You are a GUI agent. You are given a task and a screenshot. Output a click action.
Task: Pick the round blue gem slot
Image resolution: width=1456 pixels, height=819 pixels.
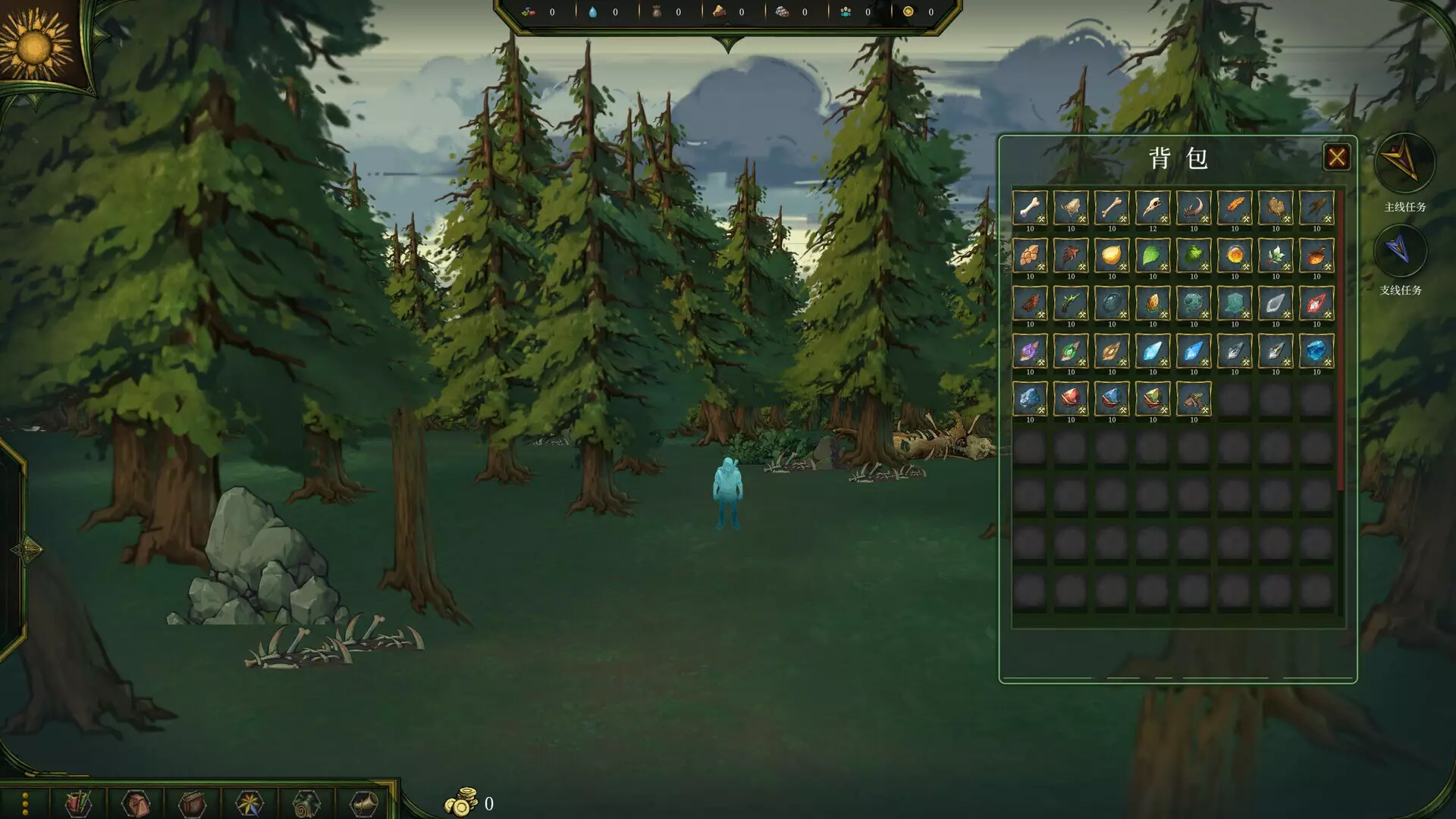tap(1316, 351)
